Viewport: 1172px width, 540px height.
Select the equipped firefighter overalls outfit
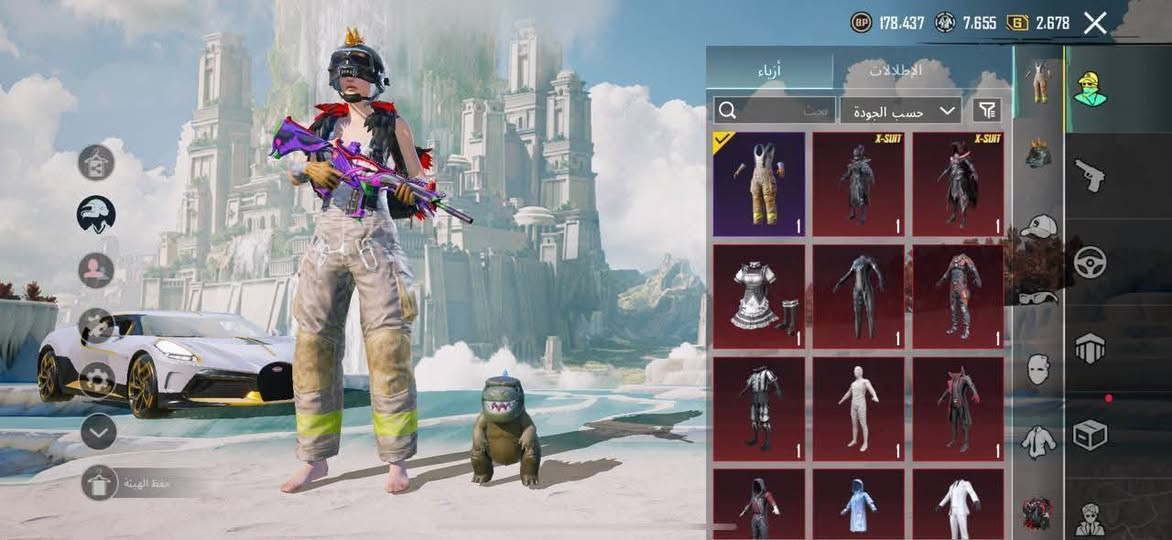758,184
